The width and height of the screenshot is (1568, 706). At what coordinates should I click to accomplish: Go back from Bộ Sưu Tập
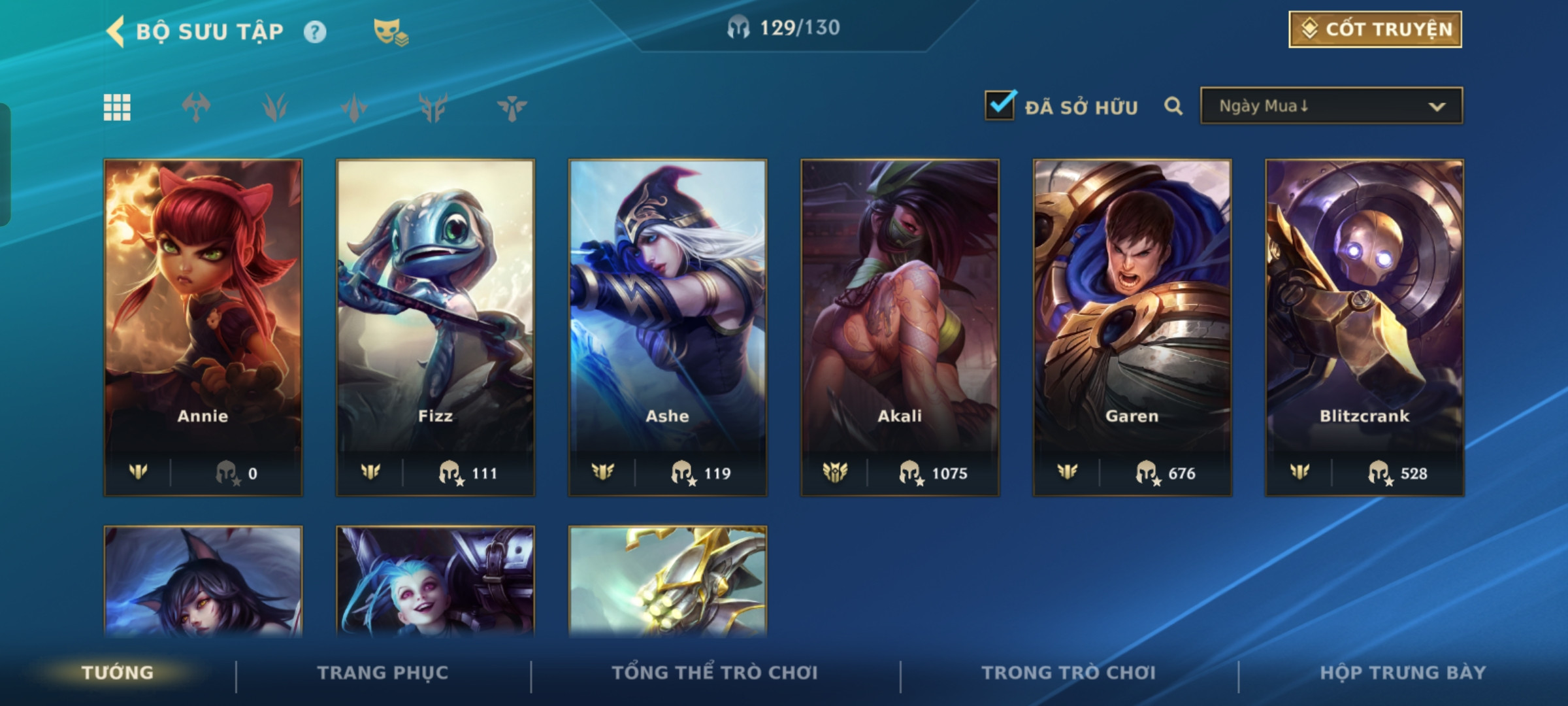[x=116, y=31]
